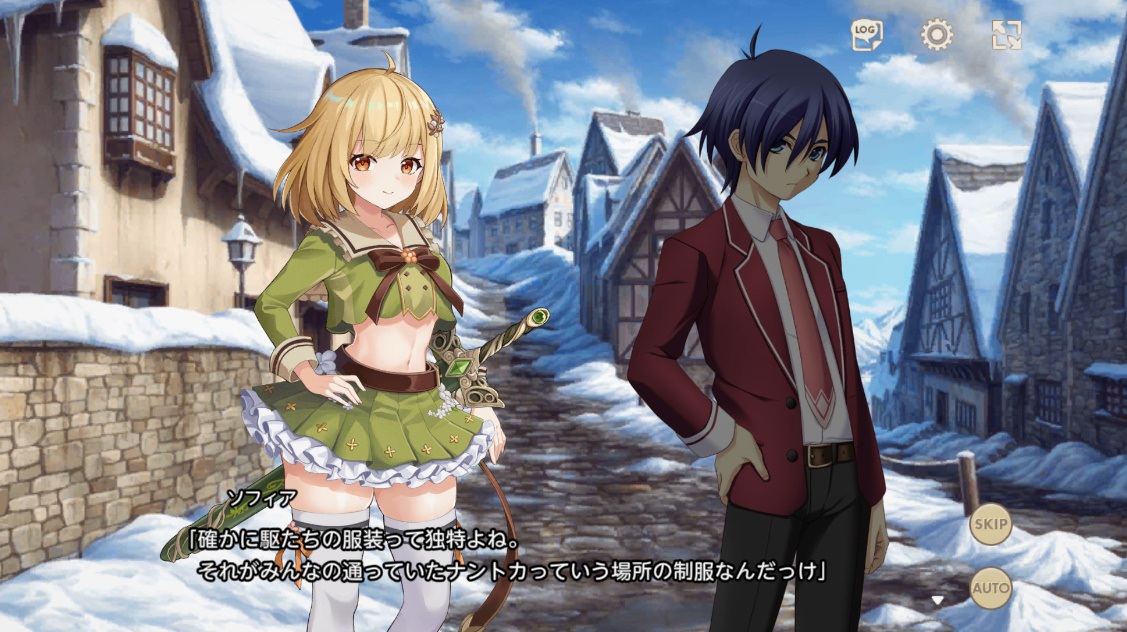Image resolution: width=1127 pixels, height=632 pixels.
Task: Open the dialogue LOG history
Action: pos(866,36)
